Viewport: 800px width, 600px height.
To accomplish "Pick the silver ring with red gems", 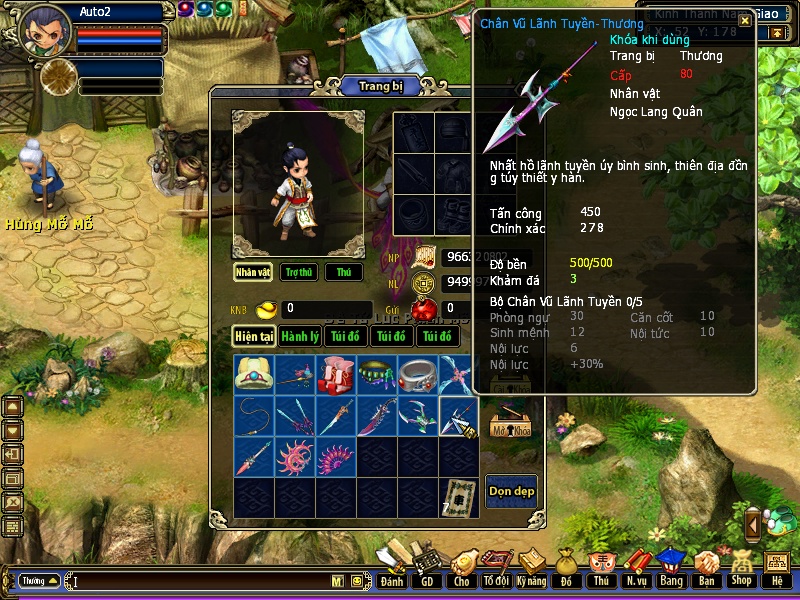I will coord(417,375).
